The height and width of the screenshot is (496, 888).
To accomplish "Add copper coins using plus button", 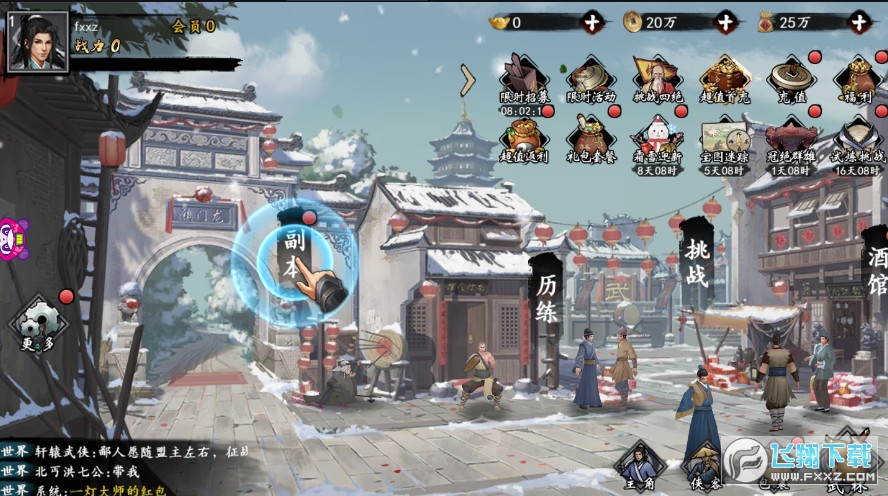I will (x=725, y=21).
